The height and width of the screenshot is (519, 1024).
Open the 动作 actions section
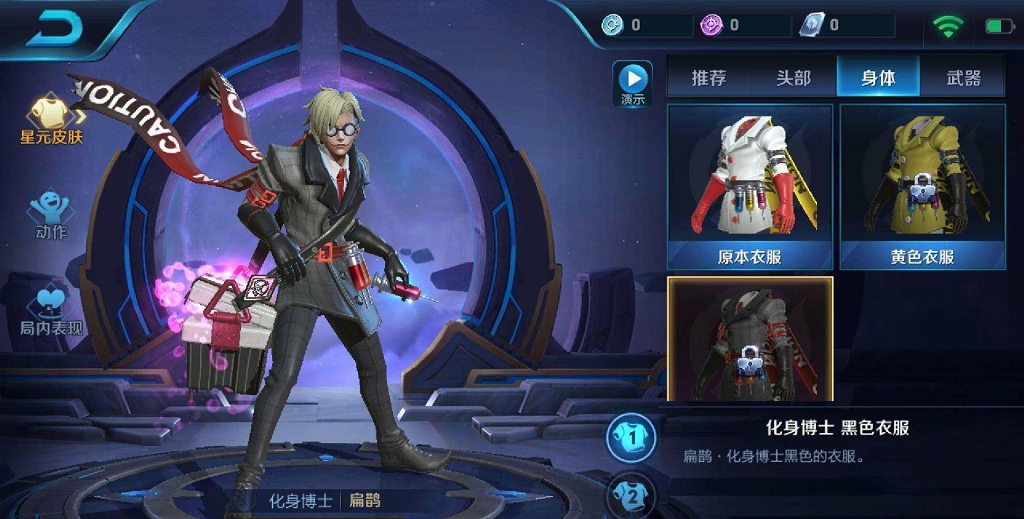click(50, 214)
